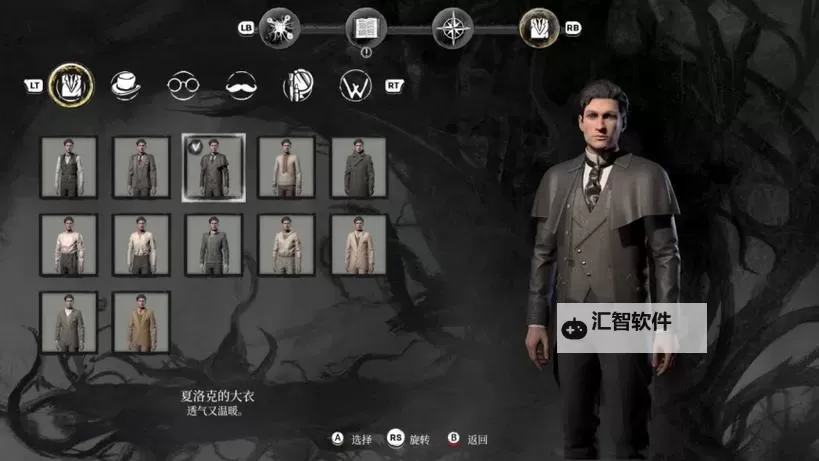
Task: Open the mind palace tab
Action: [280, 28]
